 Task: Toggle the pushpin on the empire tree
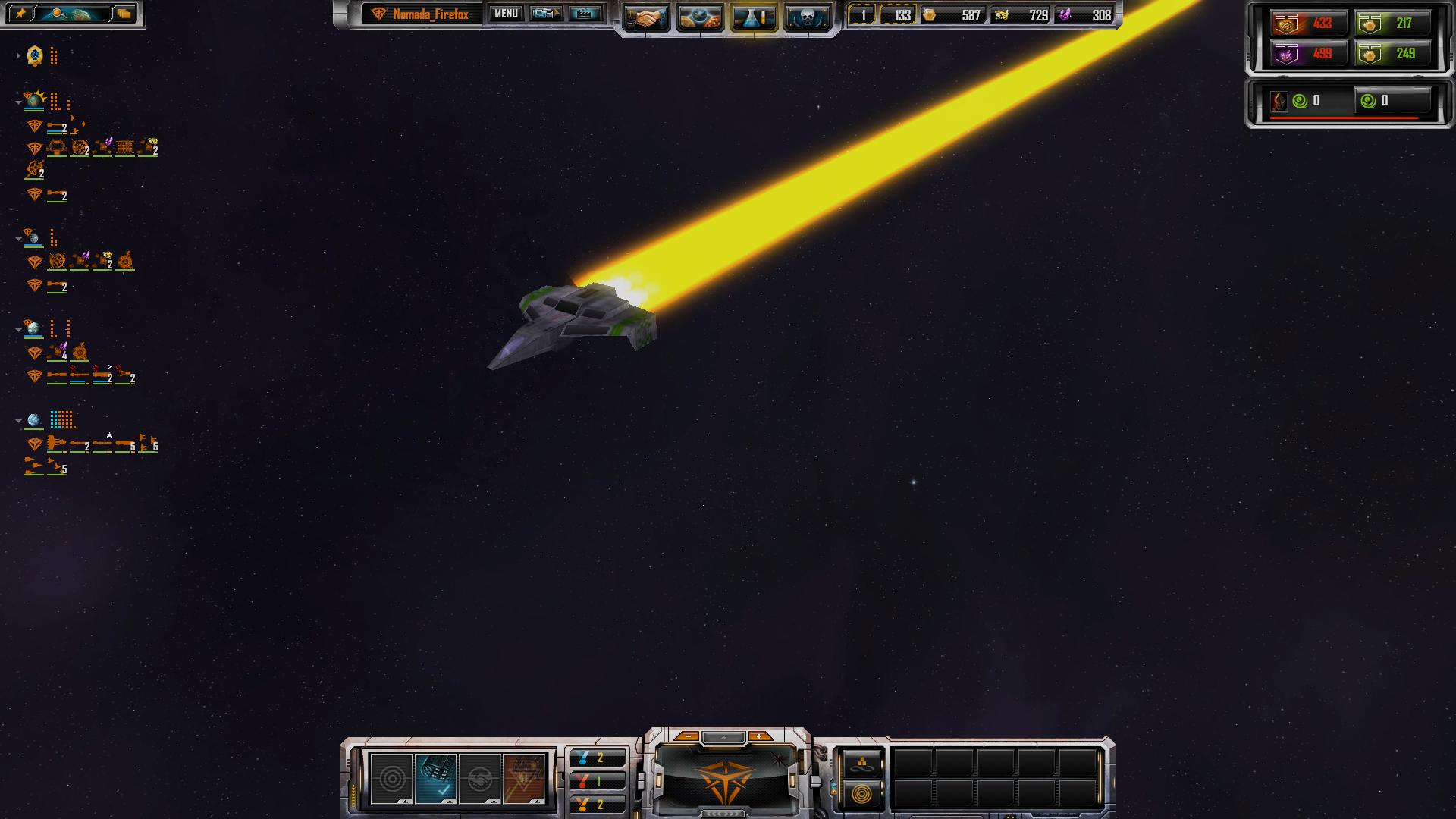(21, 14)
